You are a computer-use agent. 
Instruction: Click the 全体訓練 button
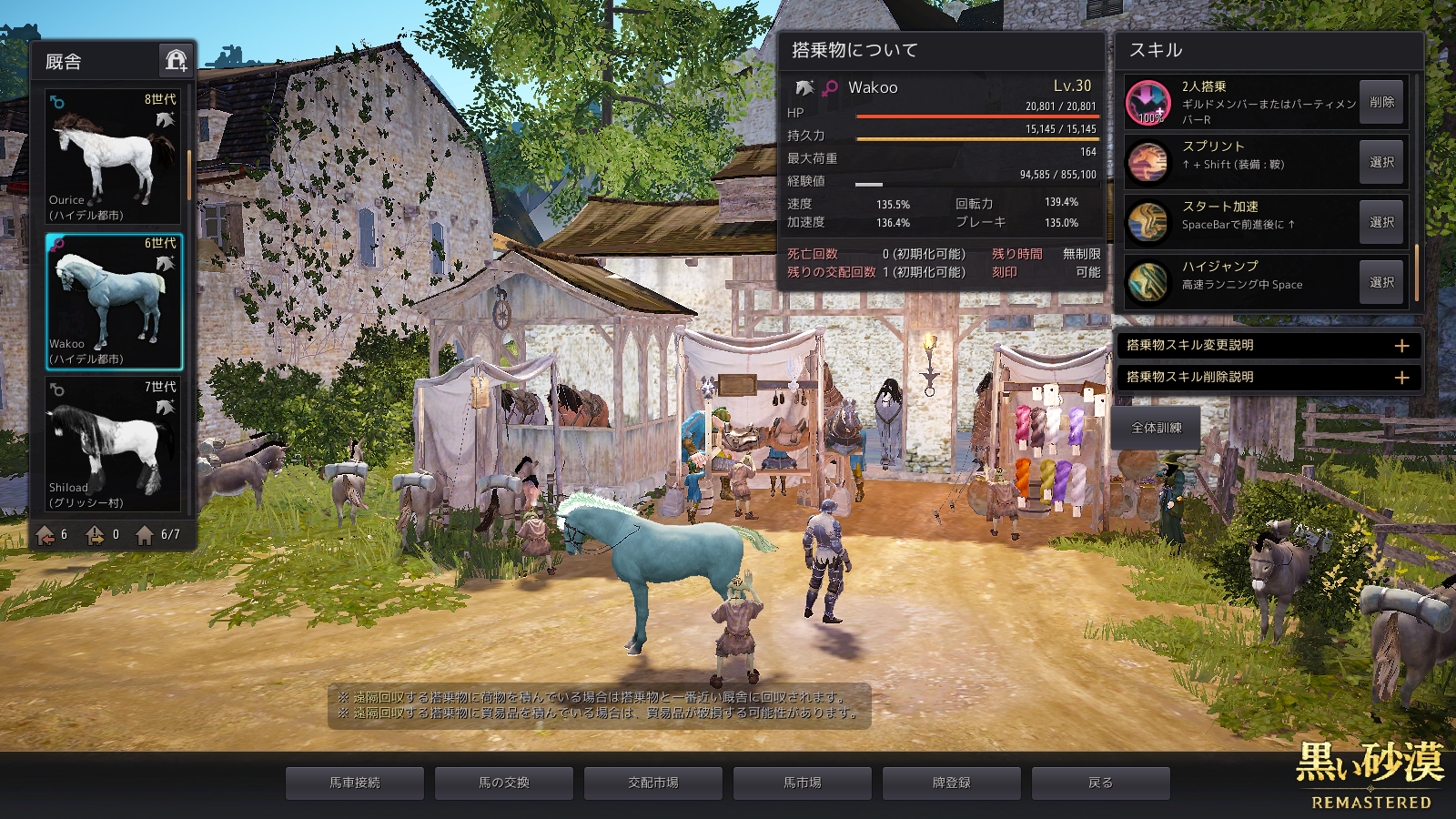[1156, 428]
